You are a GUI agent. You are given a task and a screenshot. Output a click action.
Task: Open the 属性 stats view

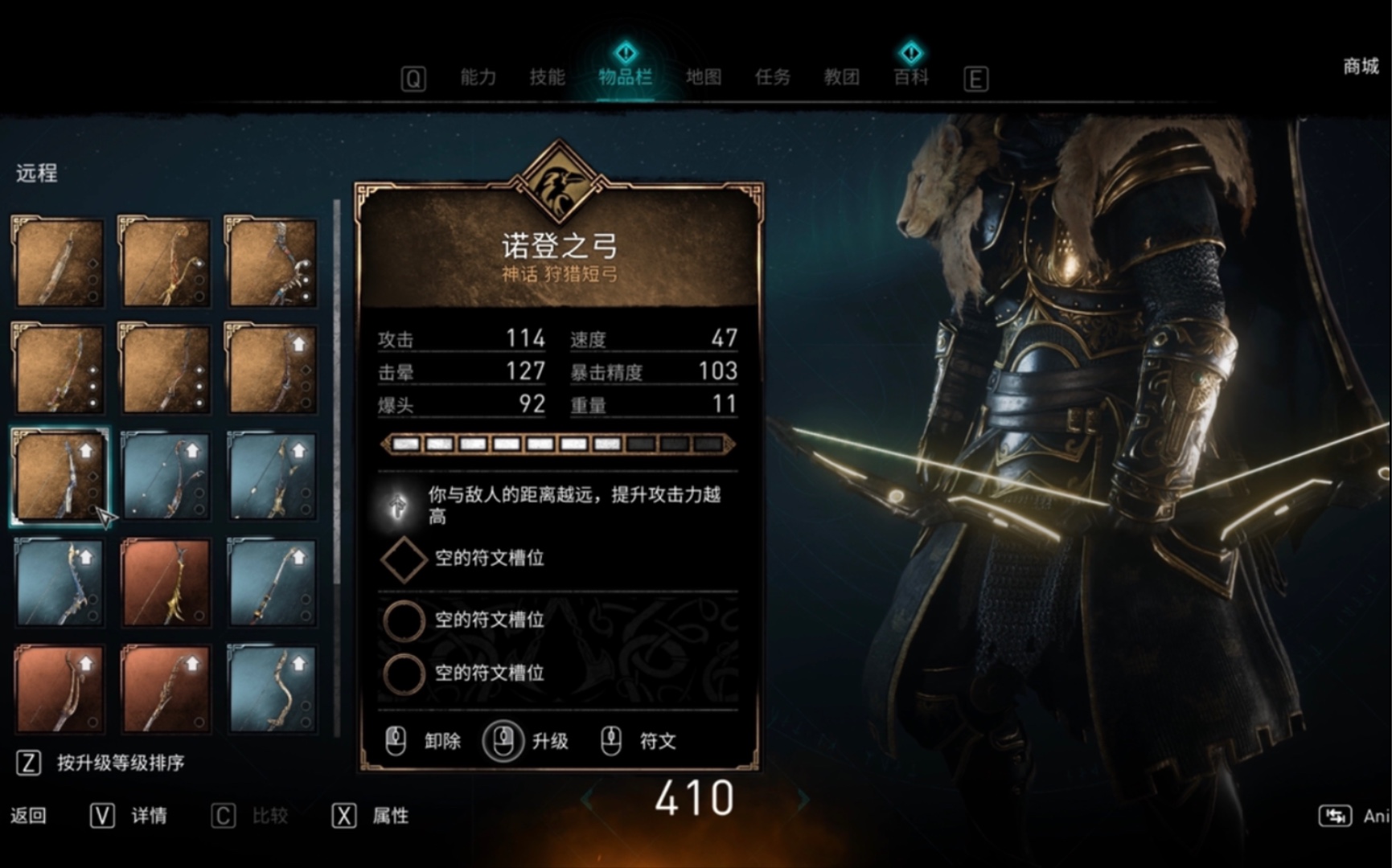coord(390,816)
